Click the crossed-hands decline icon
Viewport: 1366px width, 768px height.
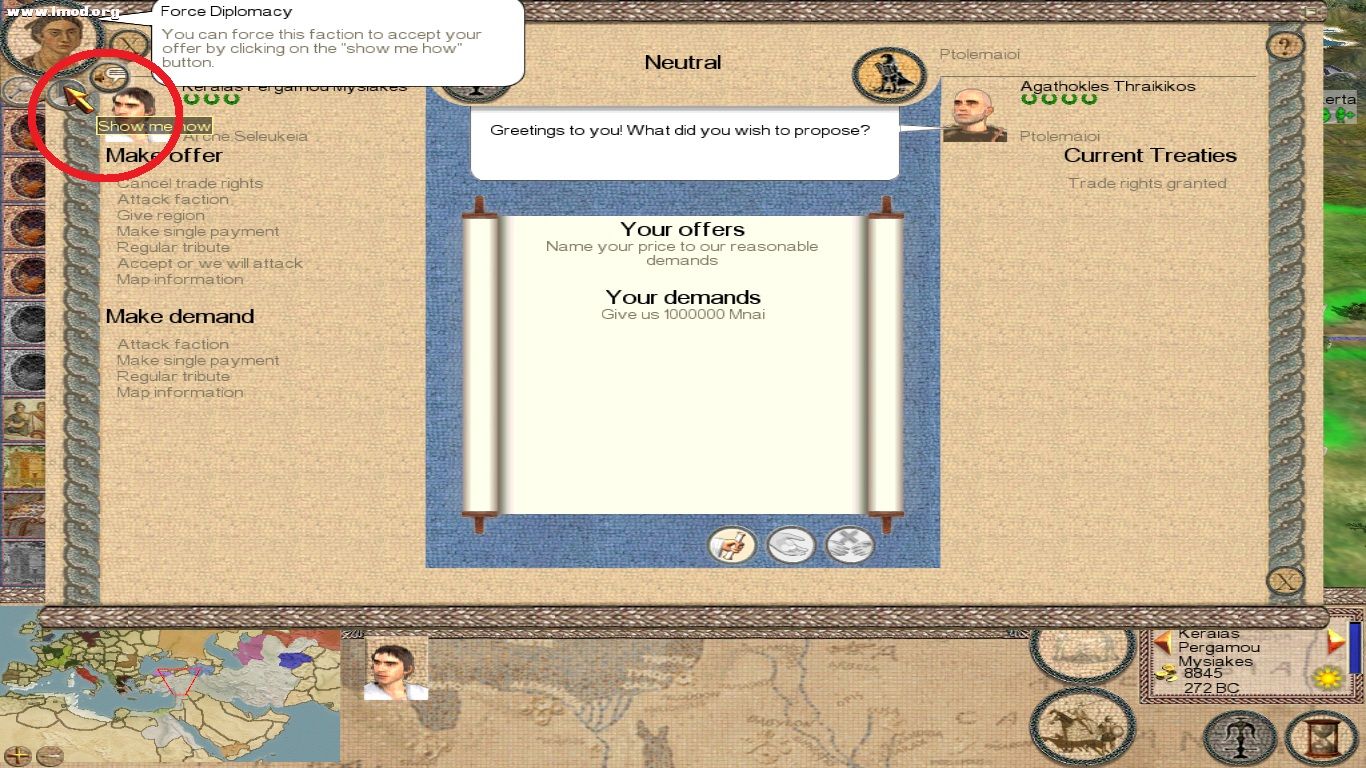pyautogui.click(x=849, y=544)
